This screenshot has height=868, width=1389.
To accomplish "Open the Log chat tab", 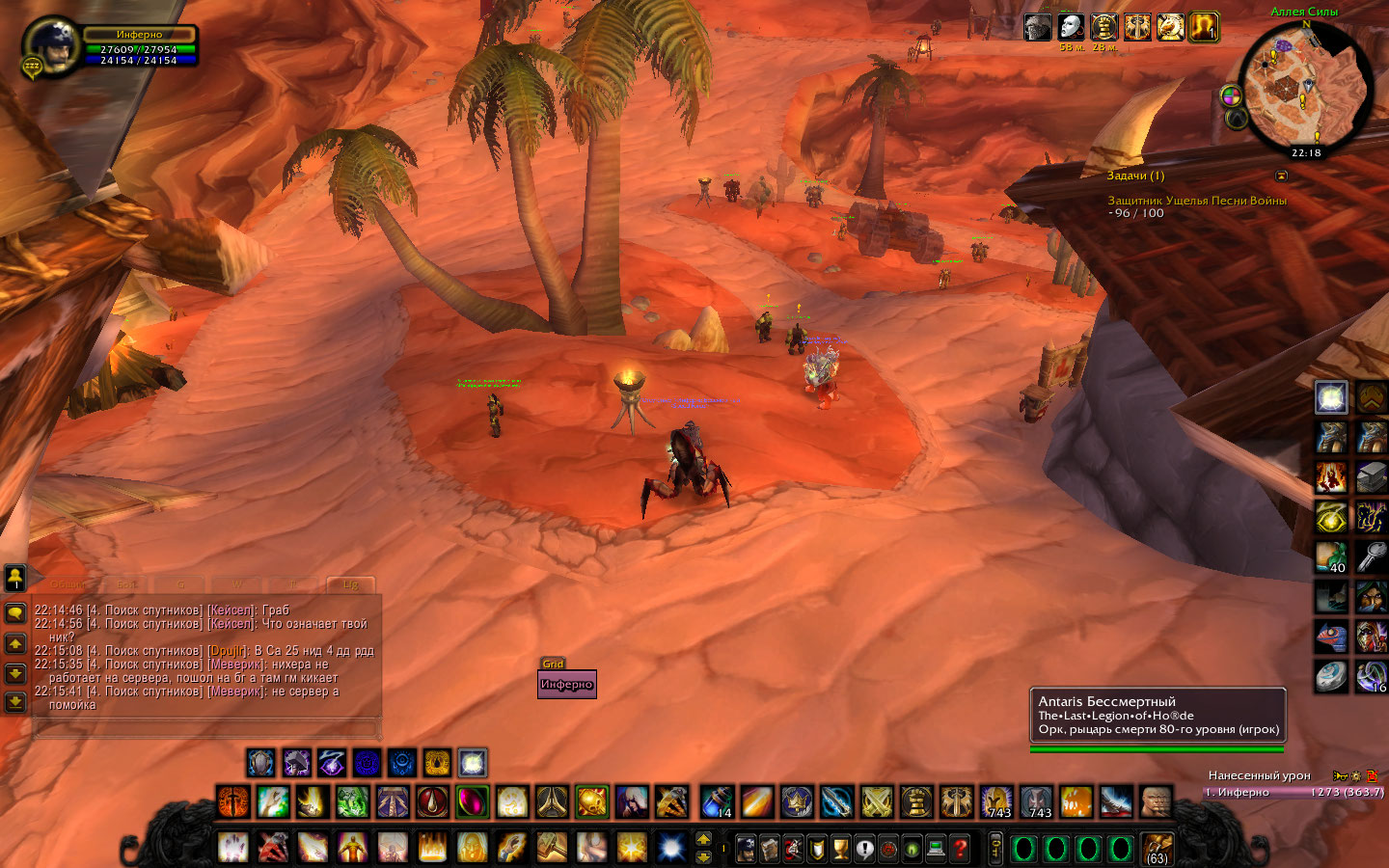I will click(x=349, y=584).
